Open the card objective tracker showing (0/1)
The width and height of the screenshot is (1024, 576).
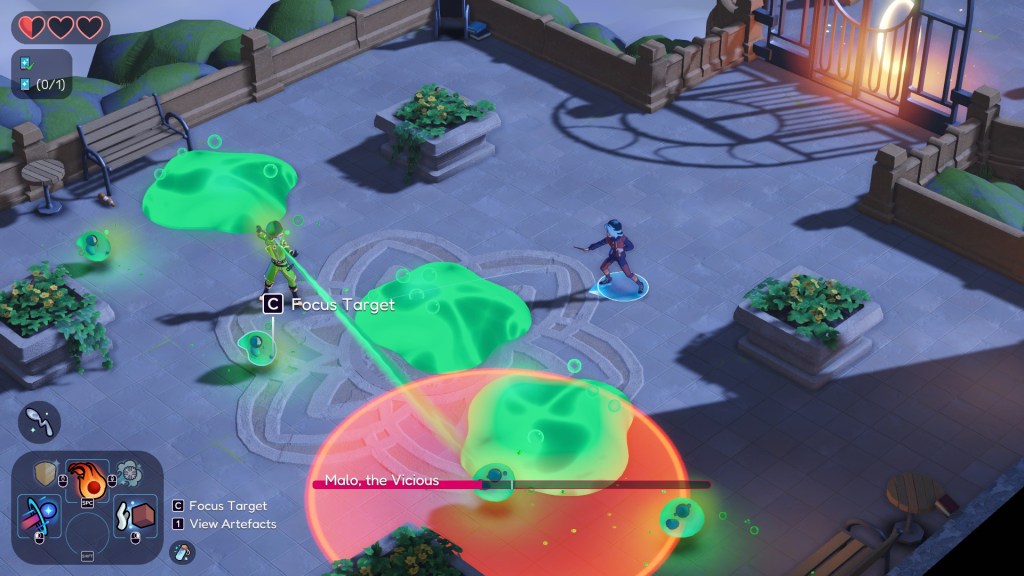coord(41,85)
